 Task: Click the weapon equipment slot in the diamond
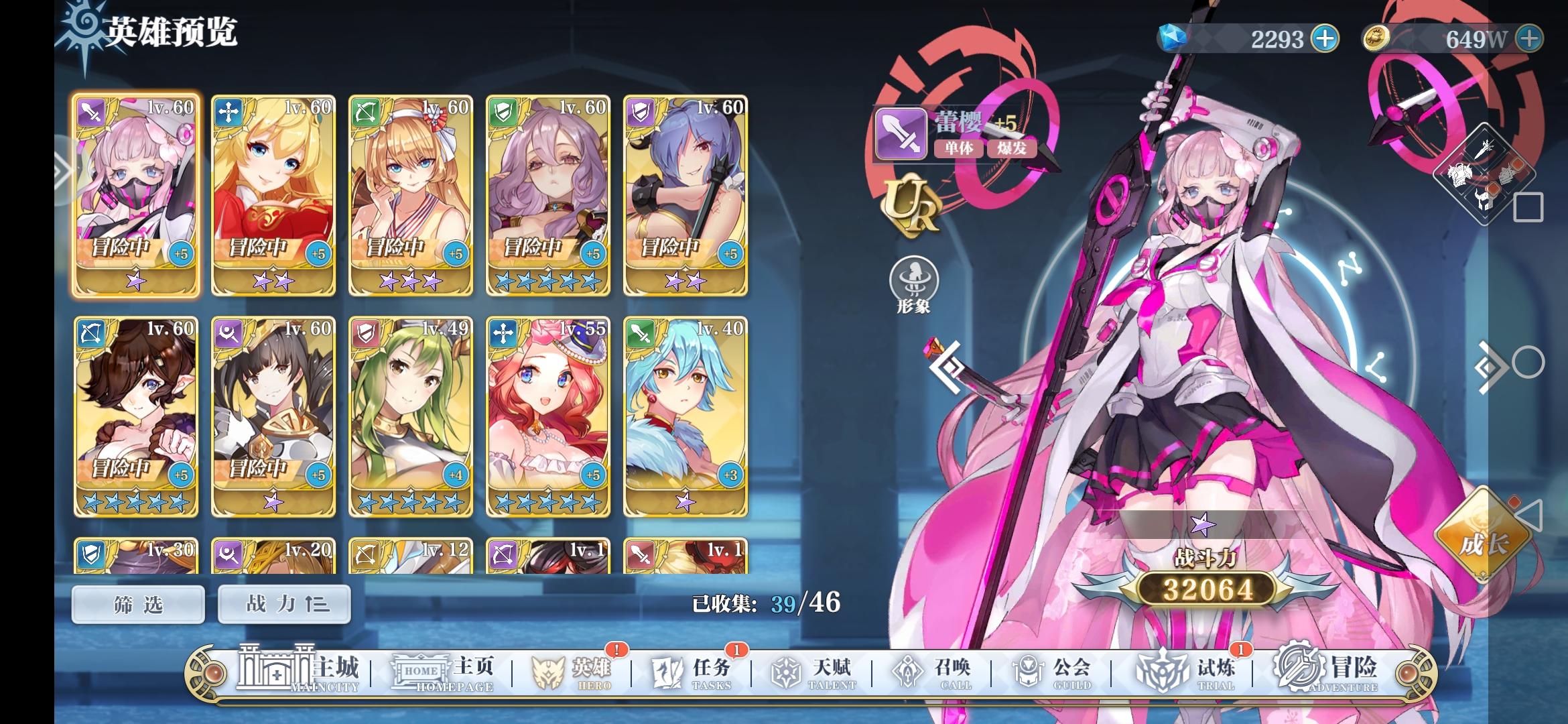1484,149
